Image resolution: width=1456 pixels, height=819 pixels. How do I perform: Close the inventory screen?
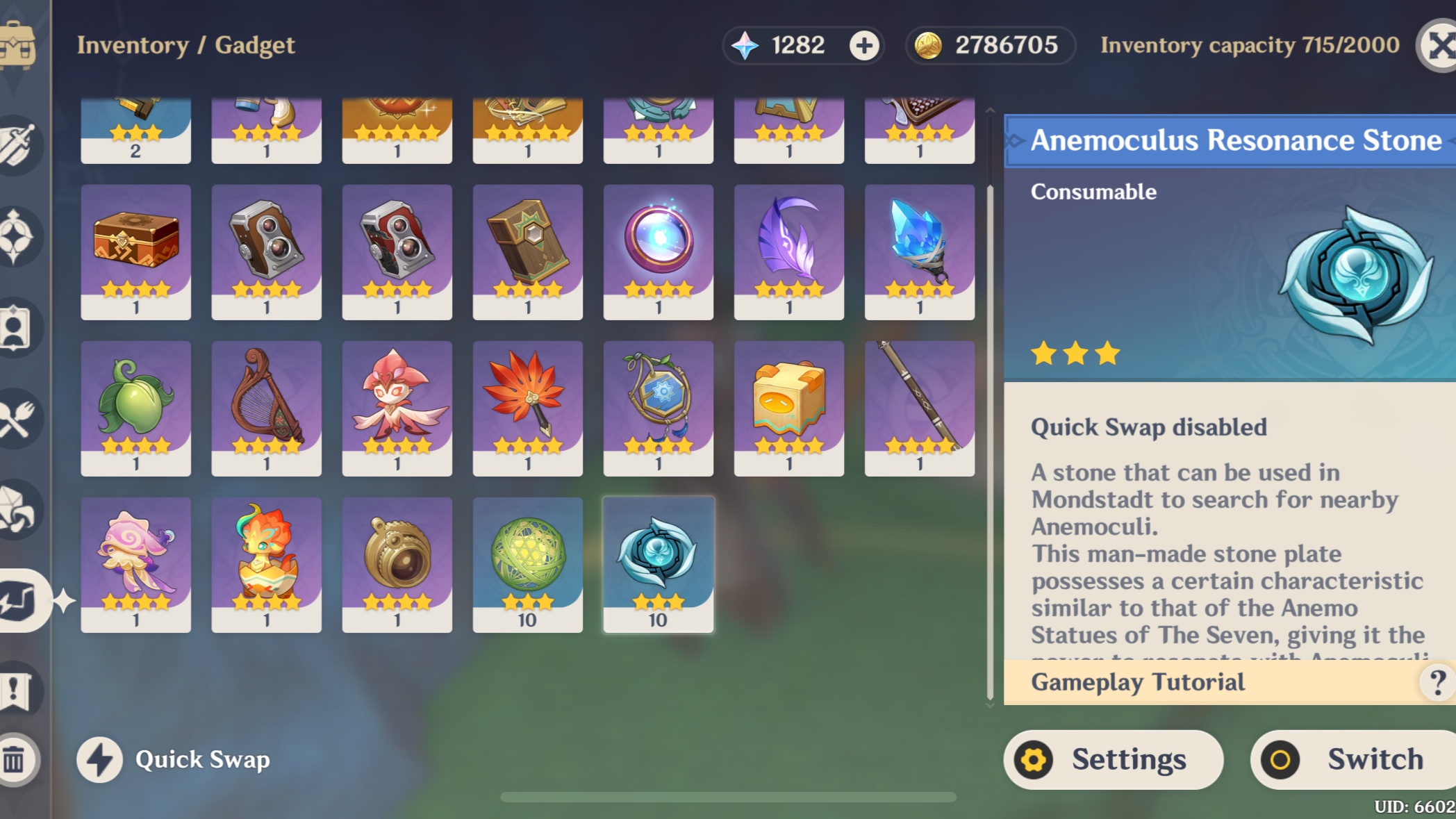click(x=1438, y=45)
